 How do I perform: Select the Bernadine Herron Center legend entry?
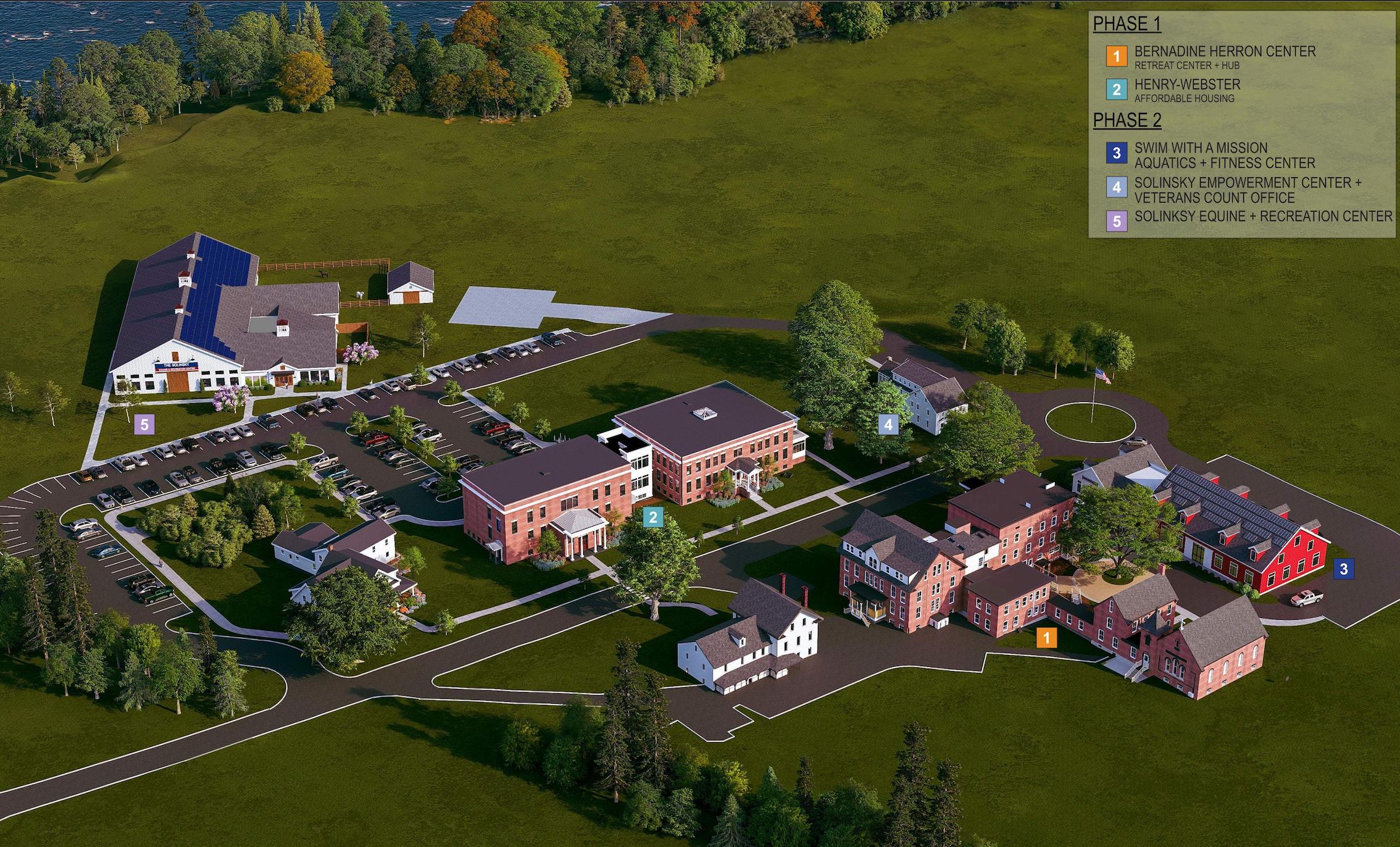pos(1225,57)
